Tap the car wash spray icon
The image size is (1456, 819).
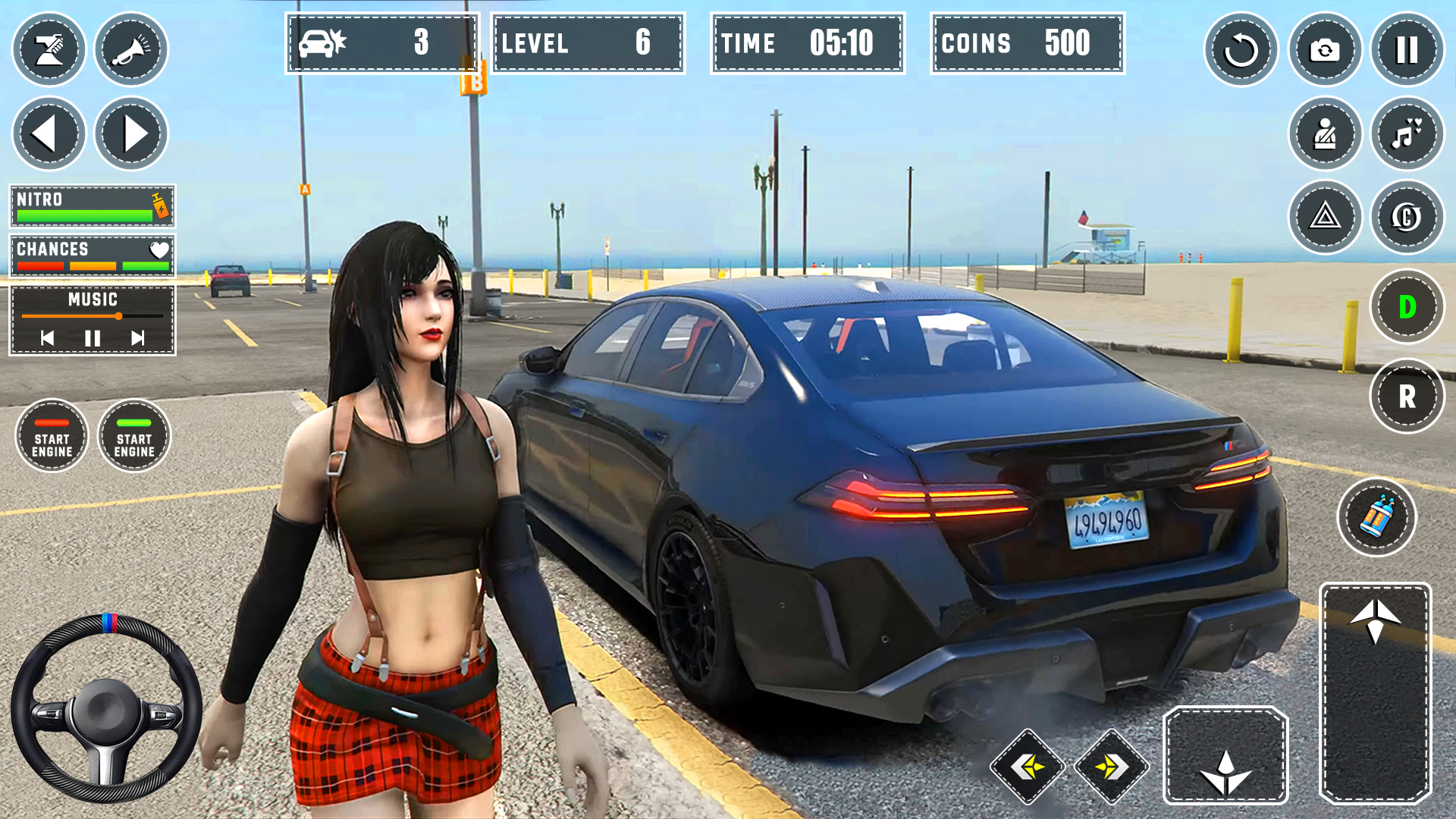tap(49, 49)
